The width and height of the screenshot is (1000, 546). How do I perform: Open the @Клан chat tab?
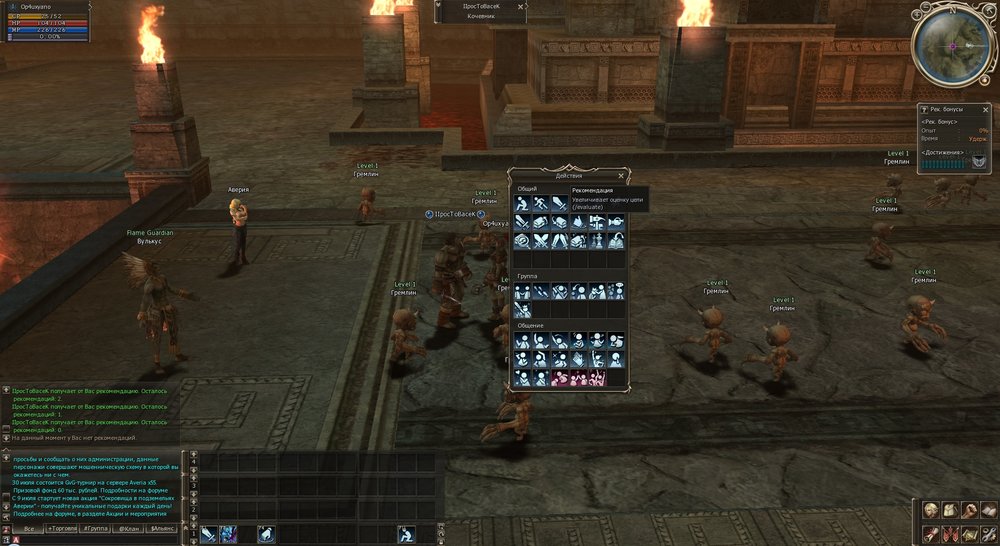128,528
